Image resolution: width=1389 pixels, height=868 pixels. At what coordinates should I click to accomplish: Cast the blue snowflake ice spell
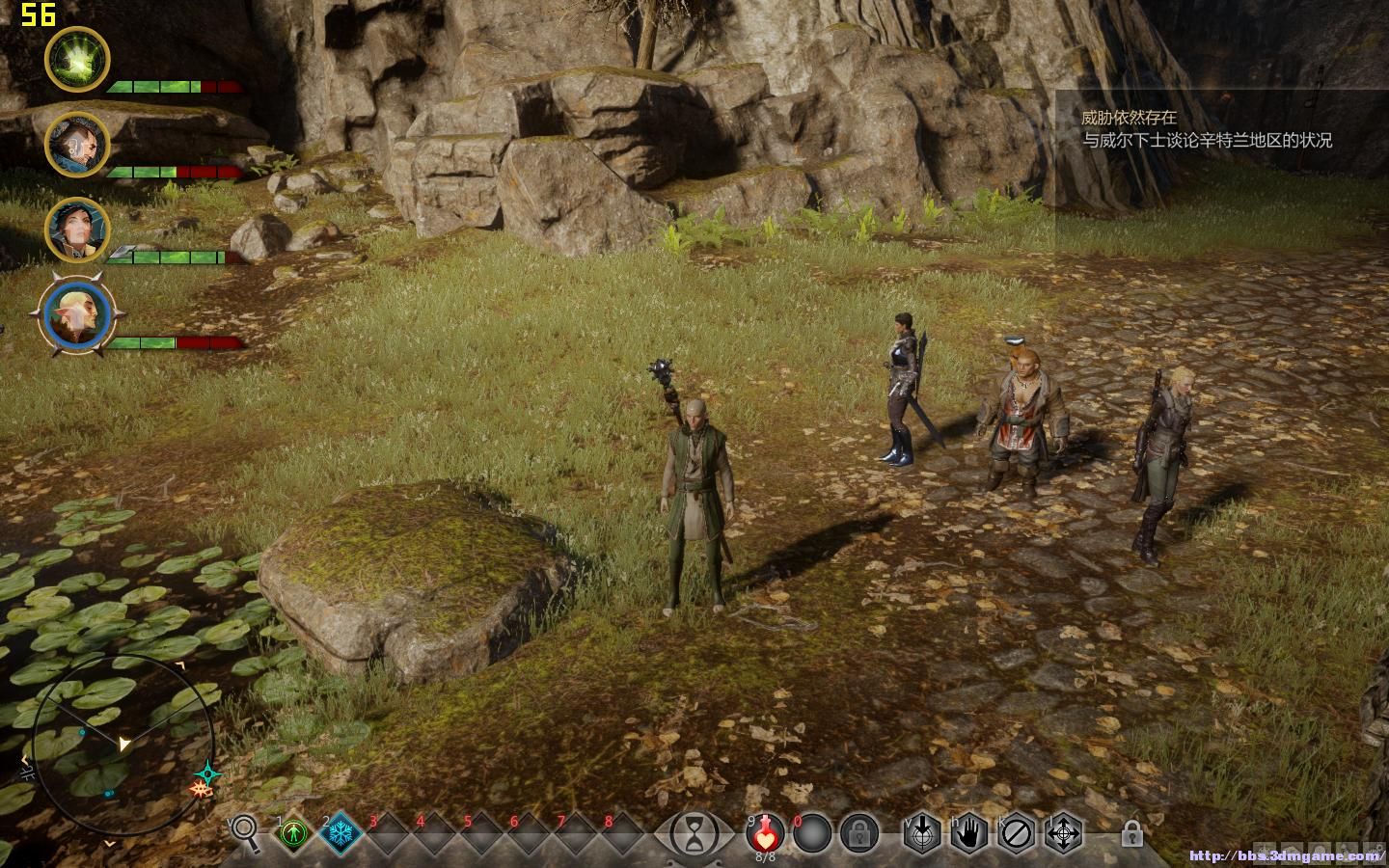(340, 833)
